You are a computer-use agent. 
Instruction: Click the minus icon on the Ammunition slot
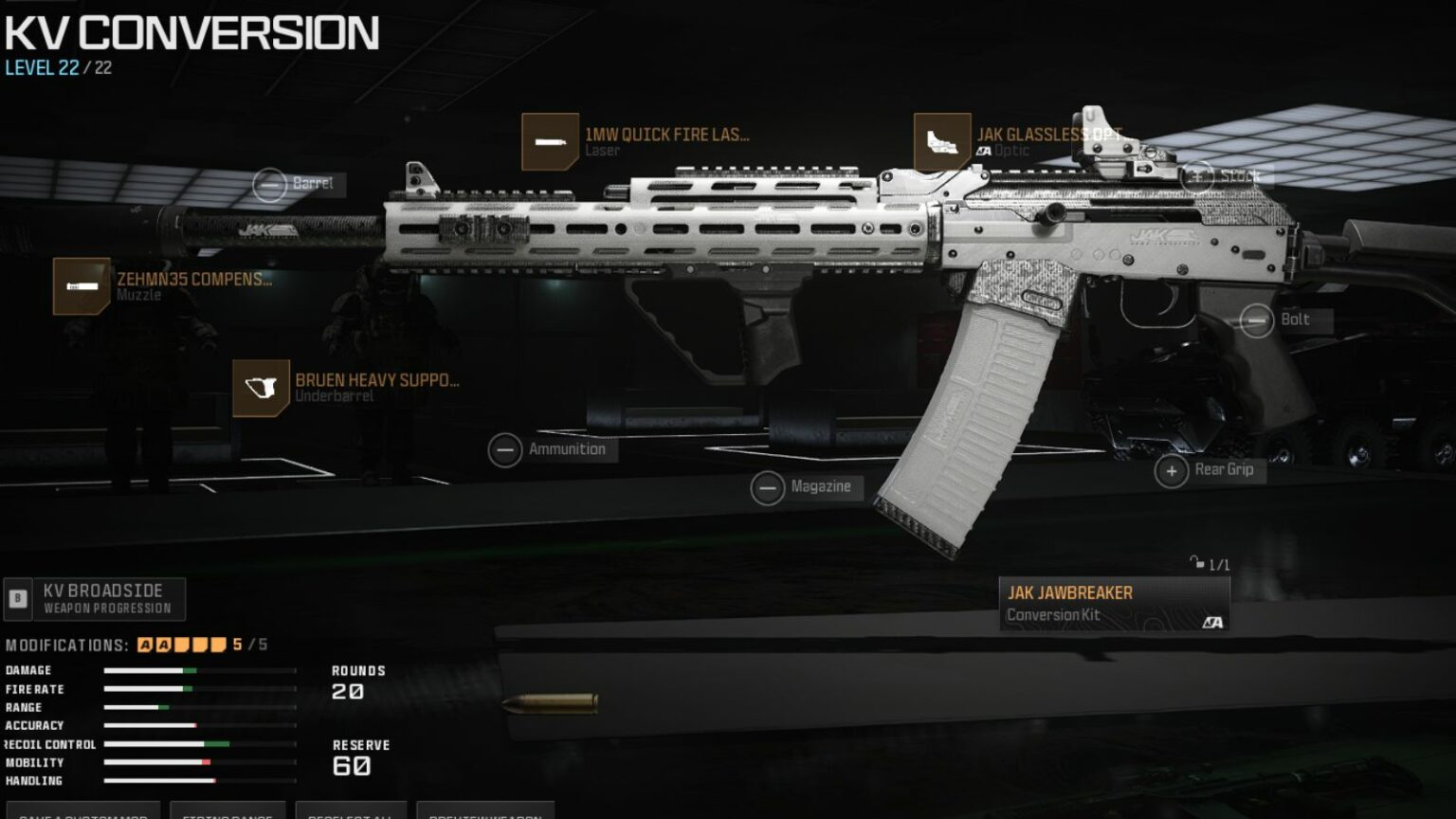pos(506,448)
